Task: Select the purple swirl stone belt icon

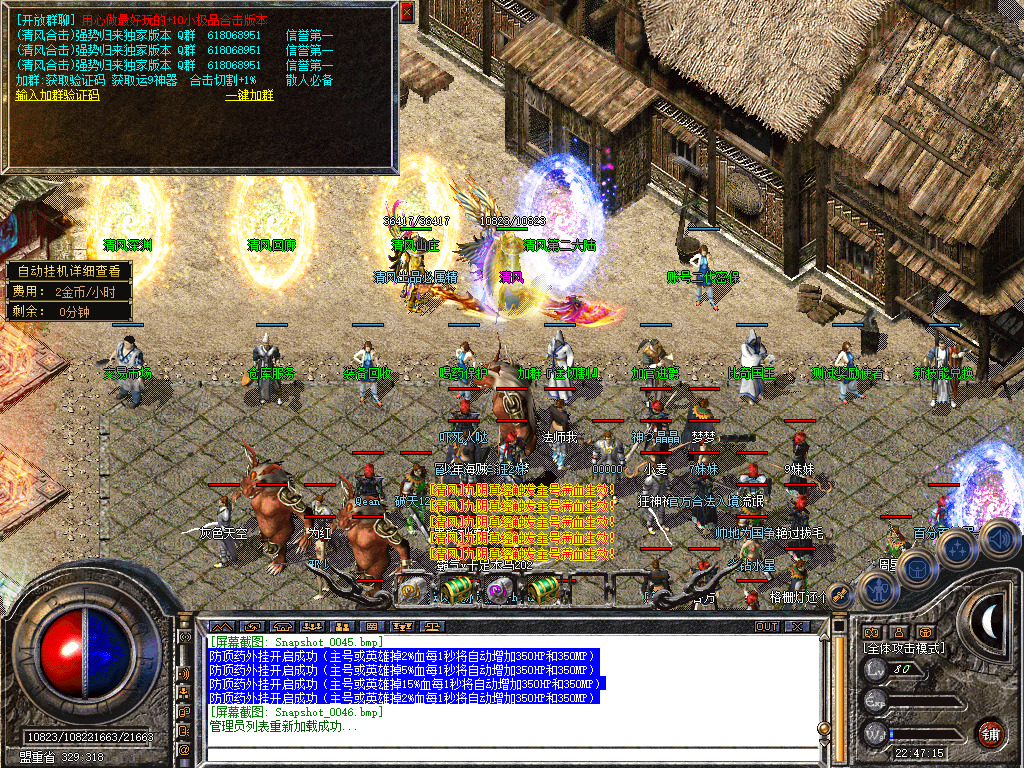Action: pos(497,592)
